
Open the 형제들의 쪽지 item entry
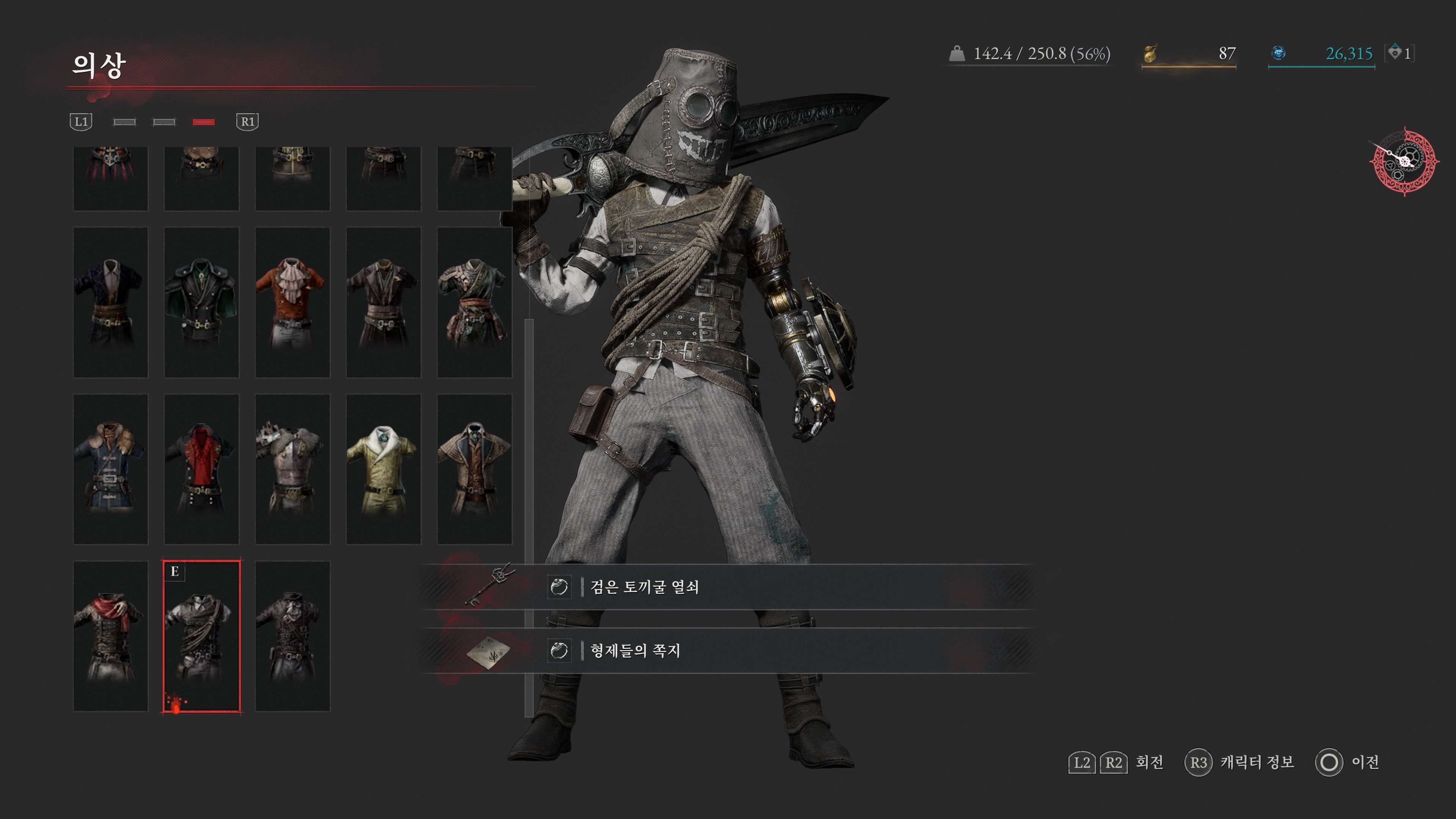click(x=635, y=651)
